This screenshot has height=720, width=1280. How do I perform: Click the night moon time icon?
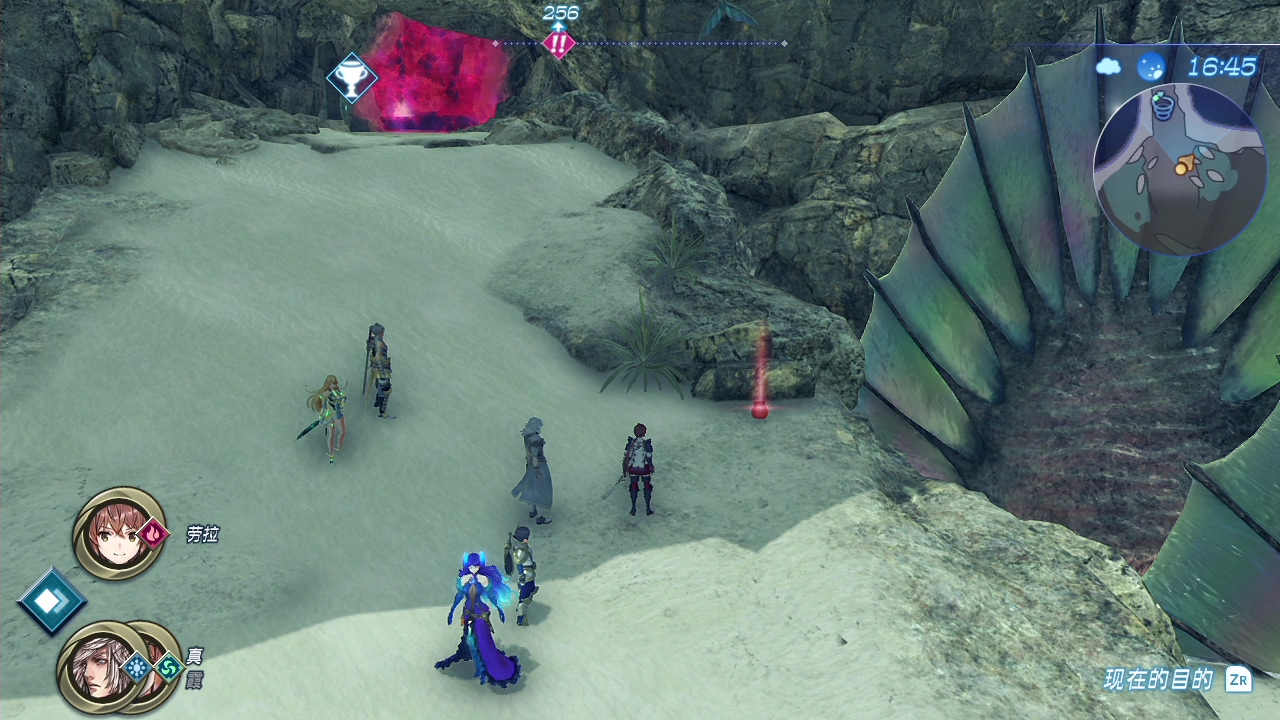[1152, 67]
